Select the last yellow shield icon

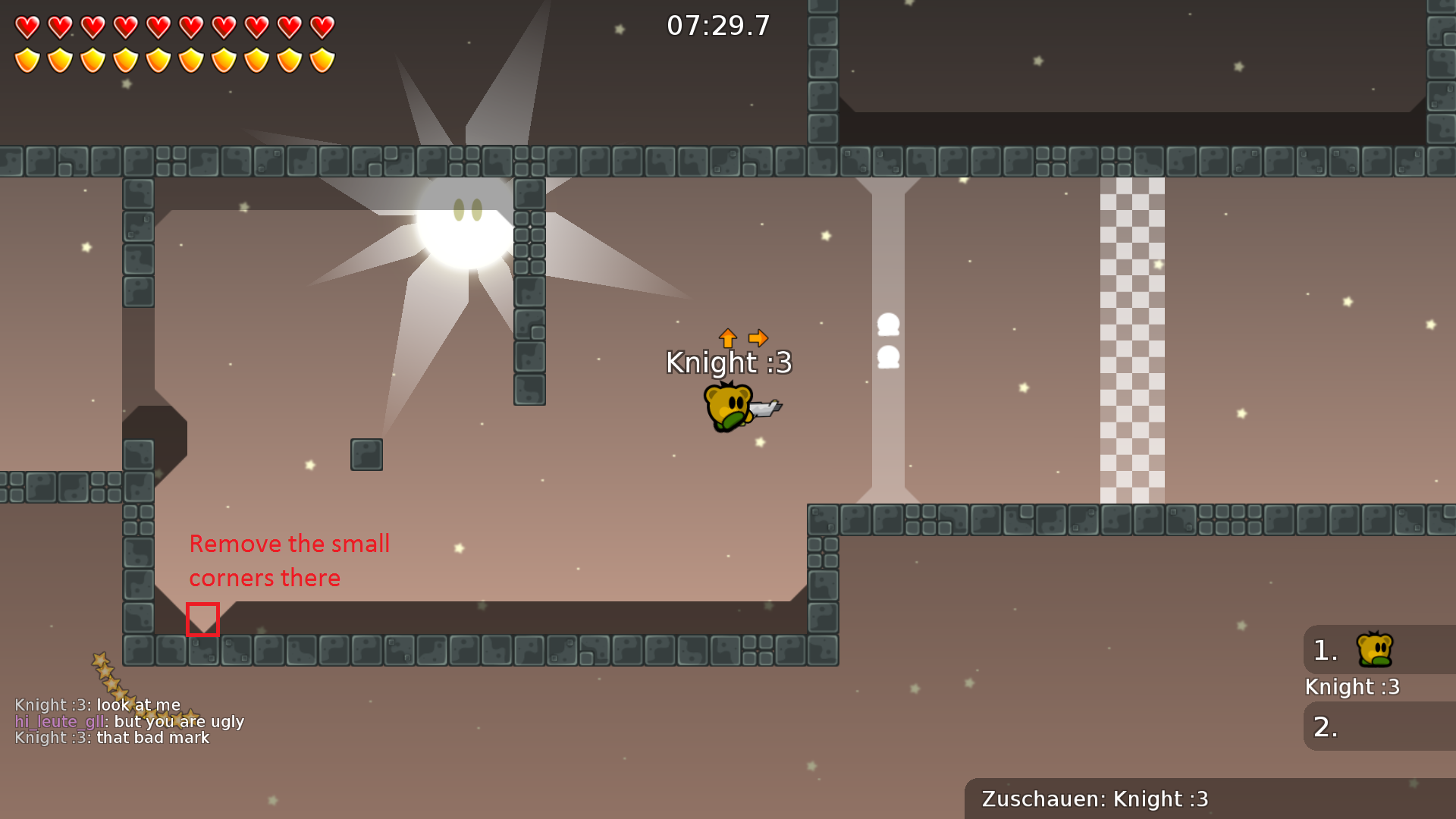click(322, 58)
